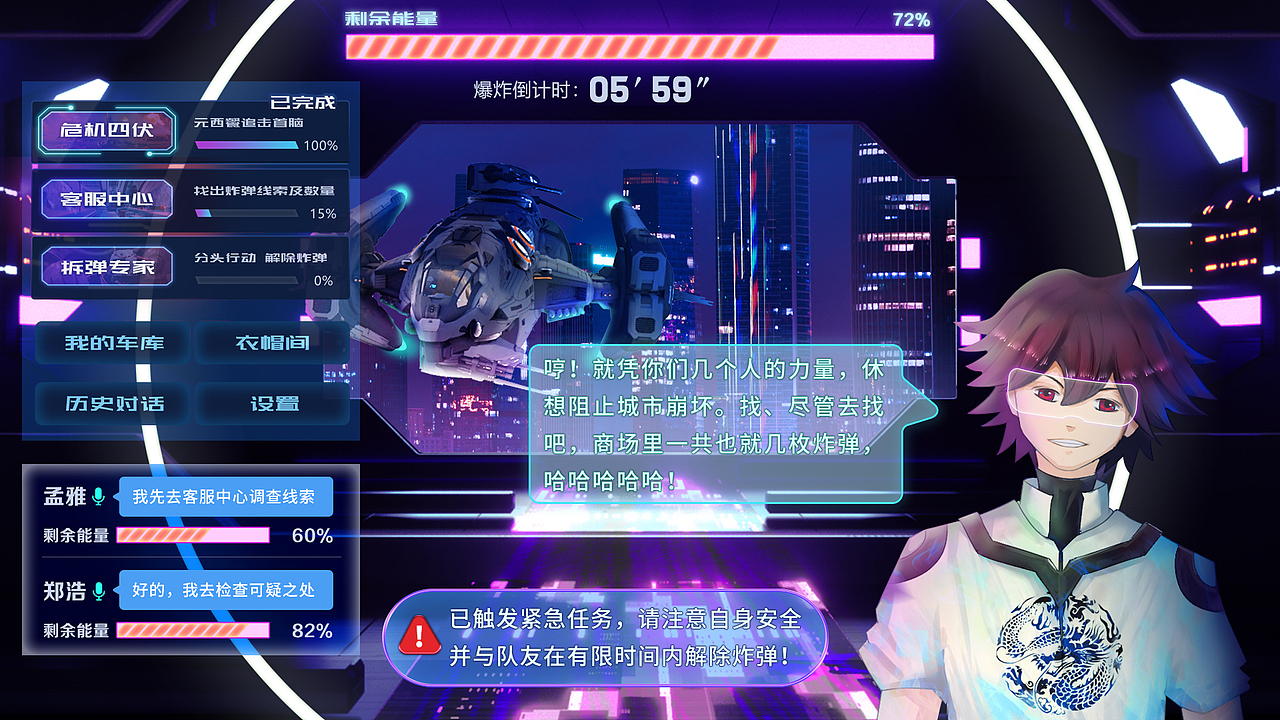Open the 衣帽间 wardrobe
Image resolution: width=1280 pixels, height=720 pixels.
click(273, 342)
